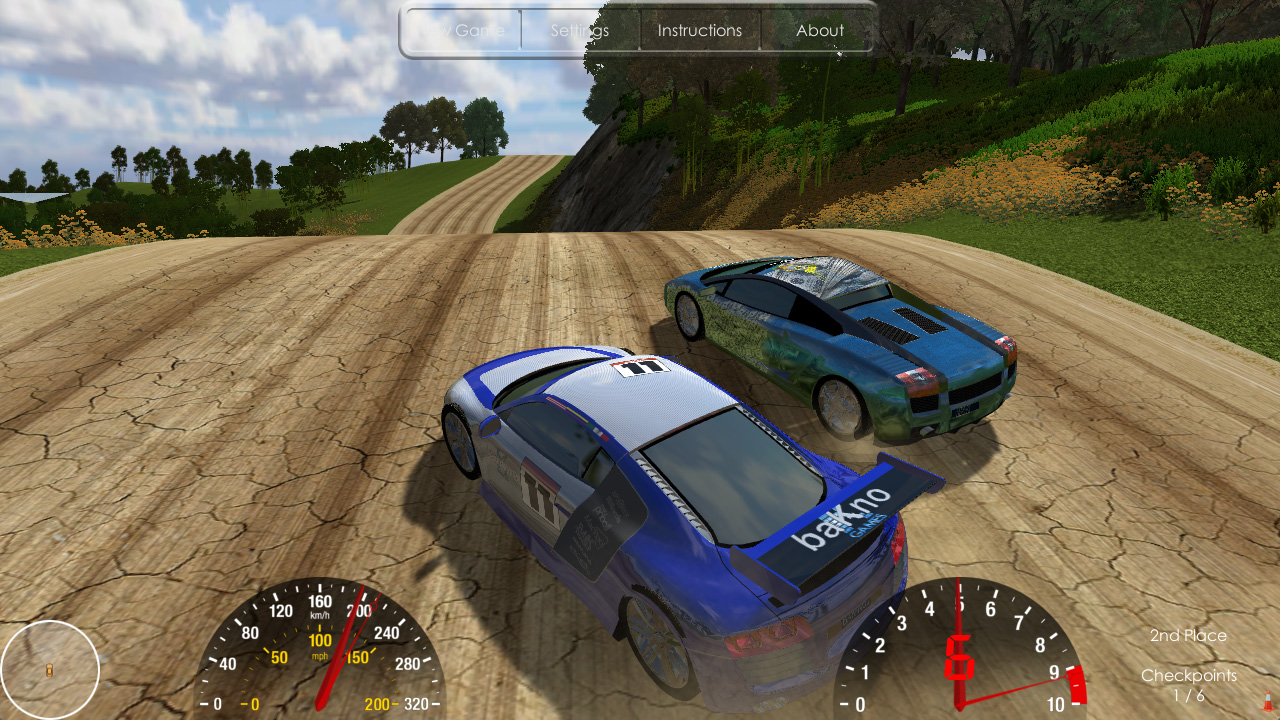Open the Instructions menu
1280x720 pixels.
pyautogui.click(x=699, y=30)
